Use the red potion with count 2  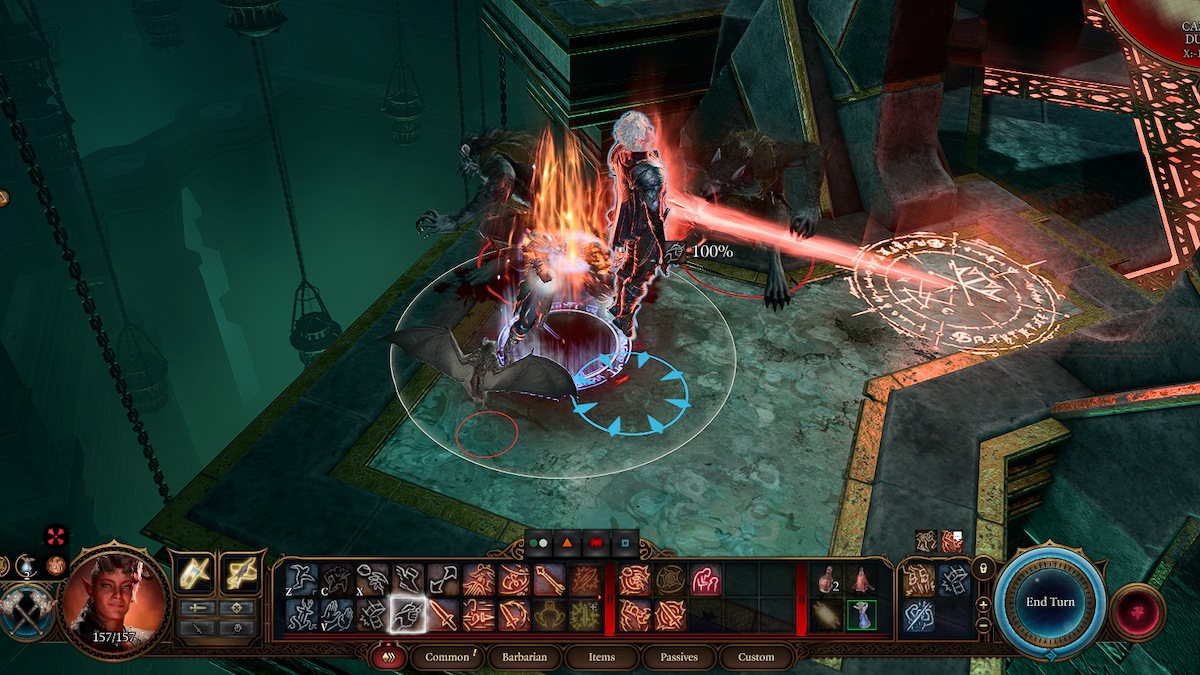826,580
